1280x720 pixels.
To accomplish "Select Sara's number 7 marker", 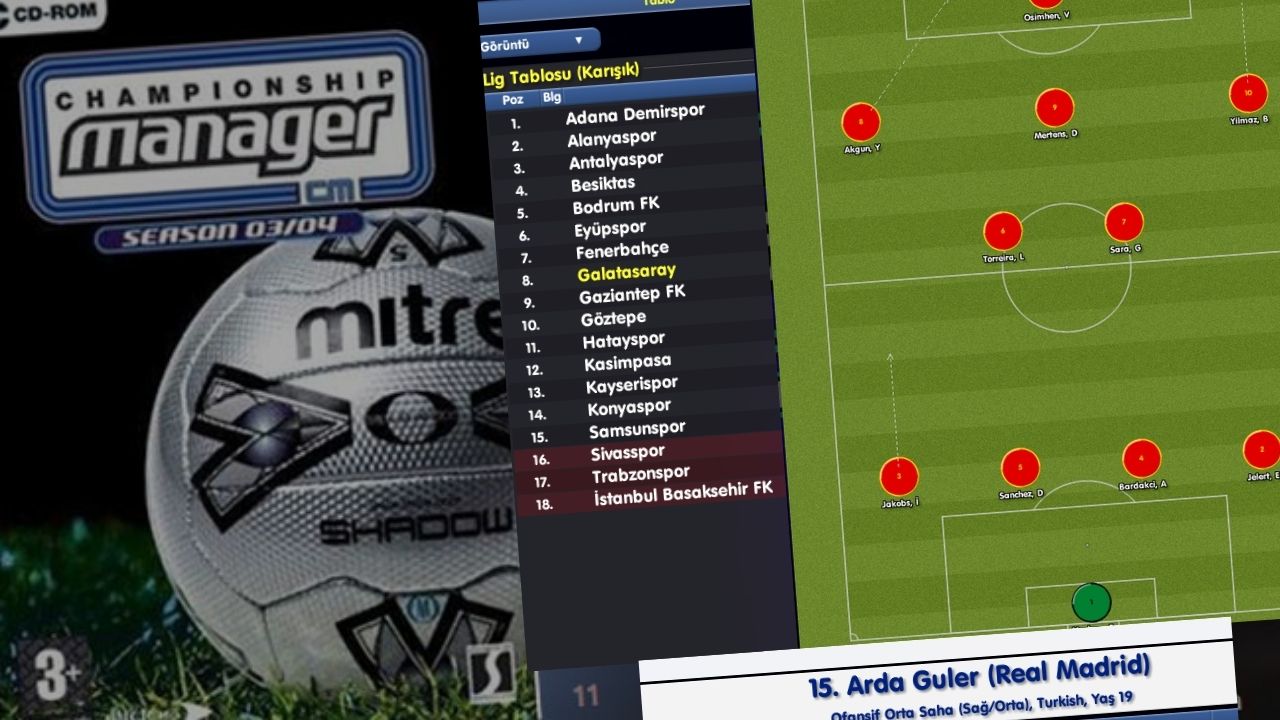I will point(1124,222).
